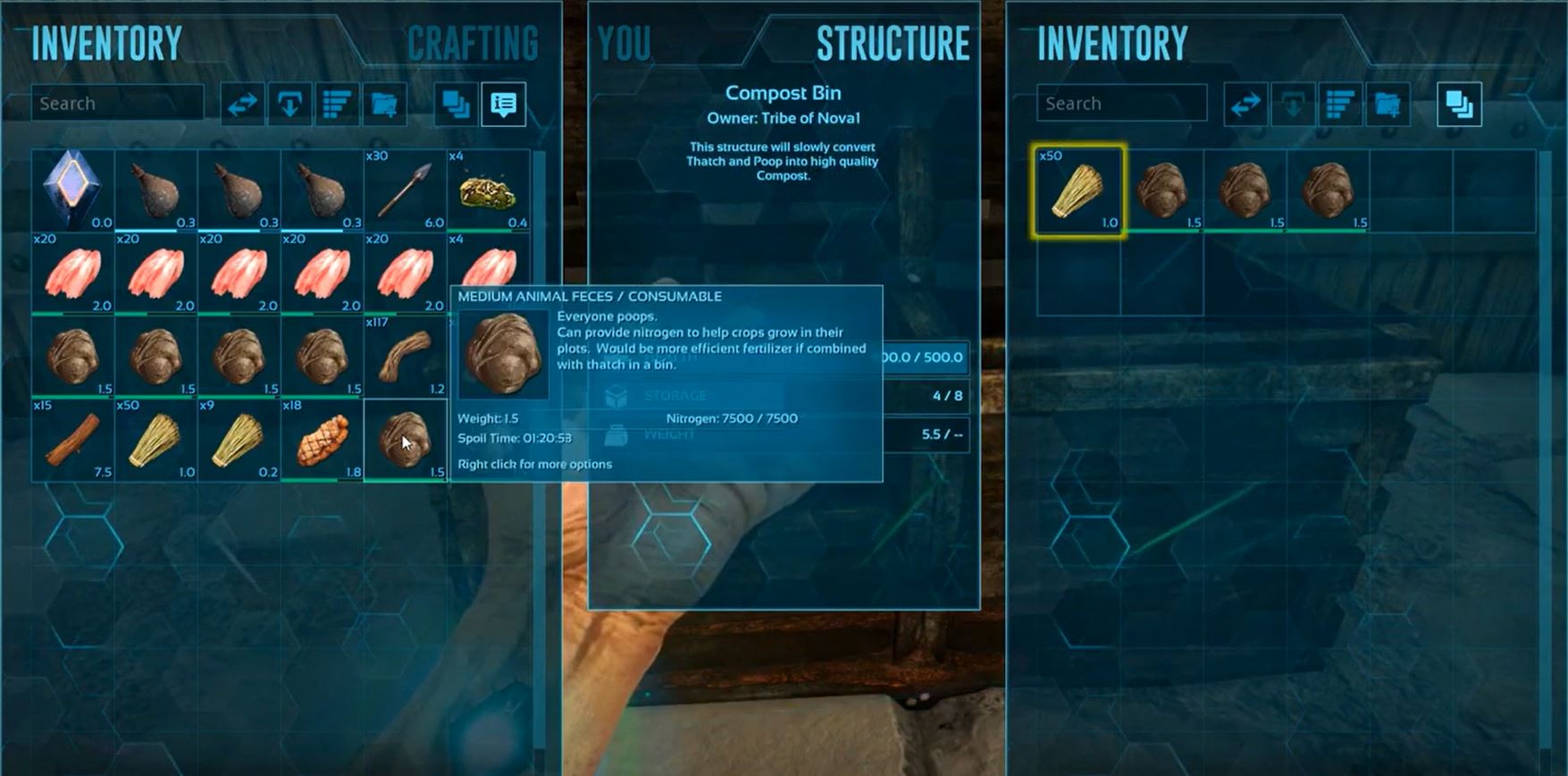Toggle the item tooltip info icon
Image resolution: width=1568 pixels, height=776 pixels.
coord(502,103)
